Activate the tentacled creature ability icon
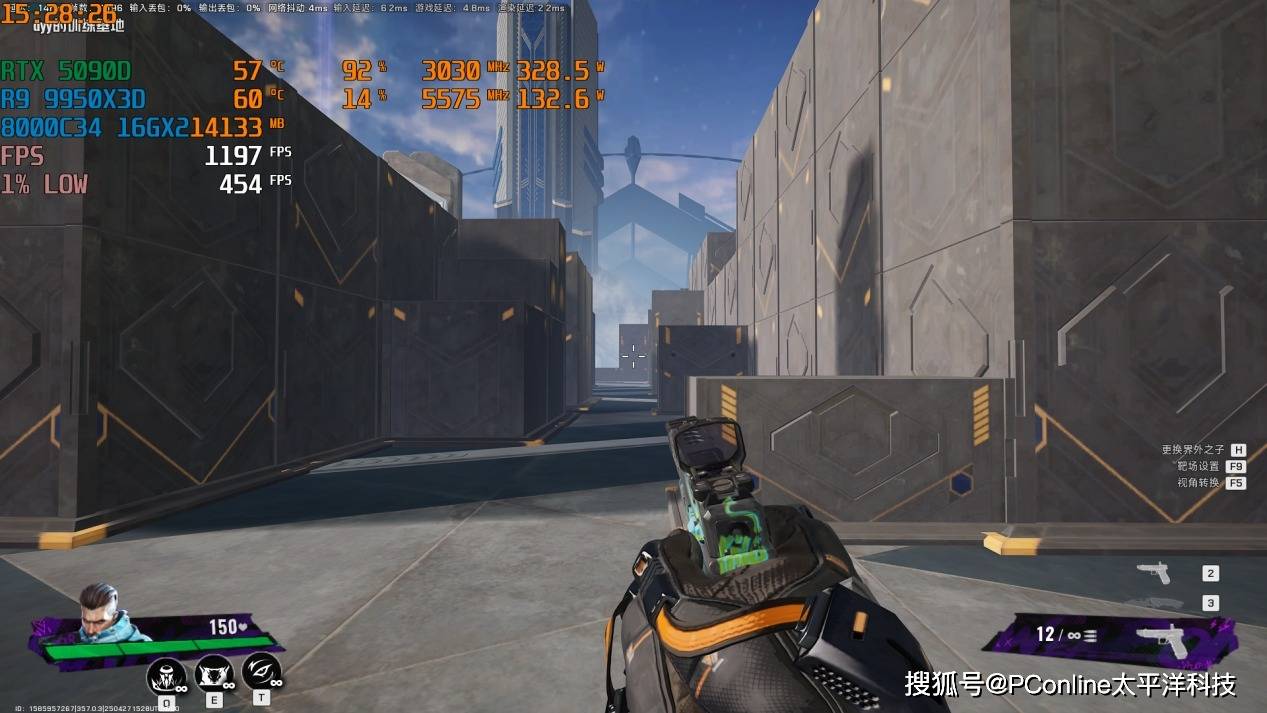 [x=166, y=676]
